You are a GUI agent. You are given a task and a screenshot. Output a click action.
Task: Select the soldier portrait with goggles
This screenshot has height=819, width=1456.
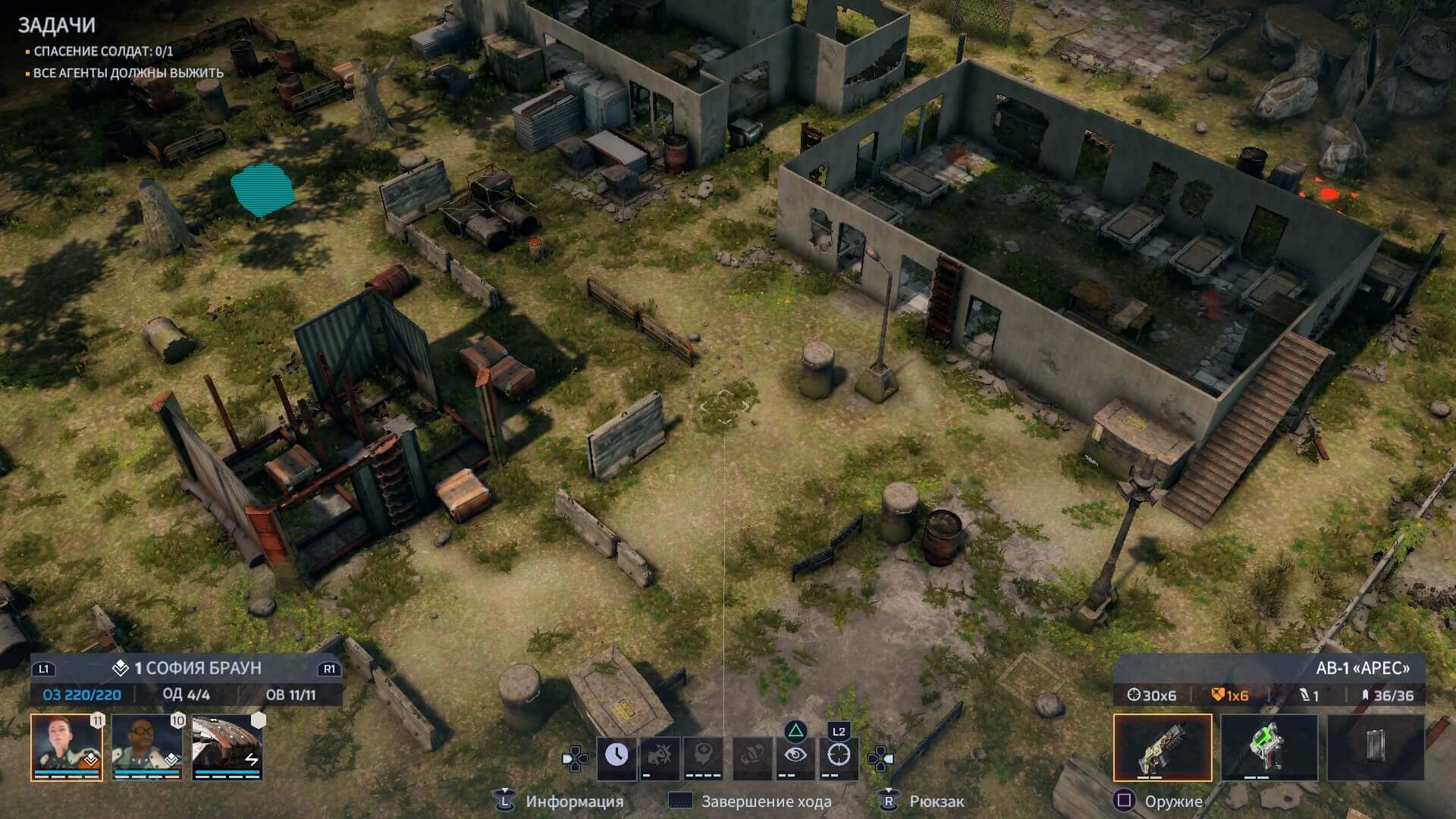pyautogui.click(x=147, y=746)
